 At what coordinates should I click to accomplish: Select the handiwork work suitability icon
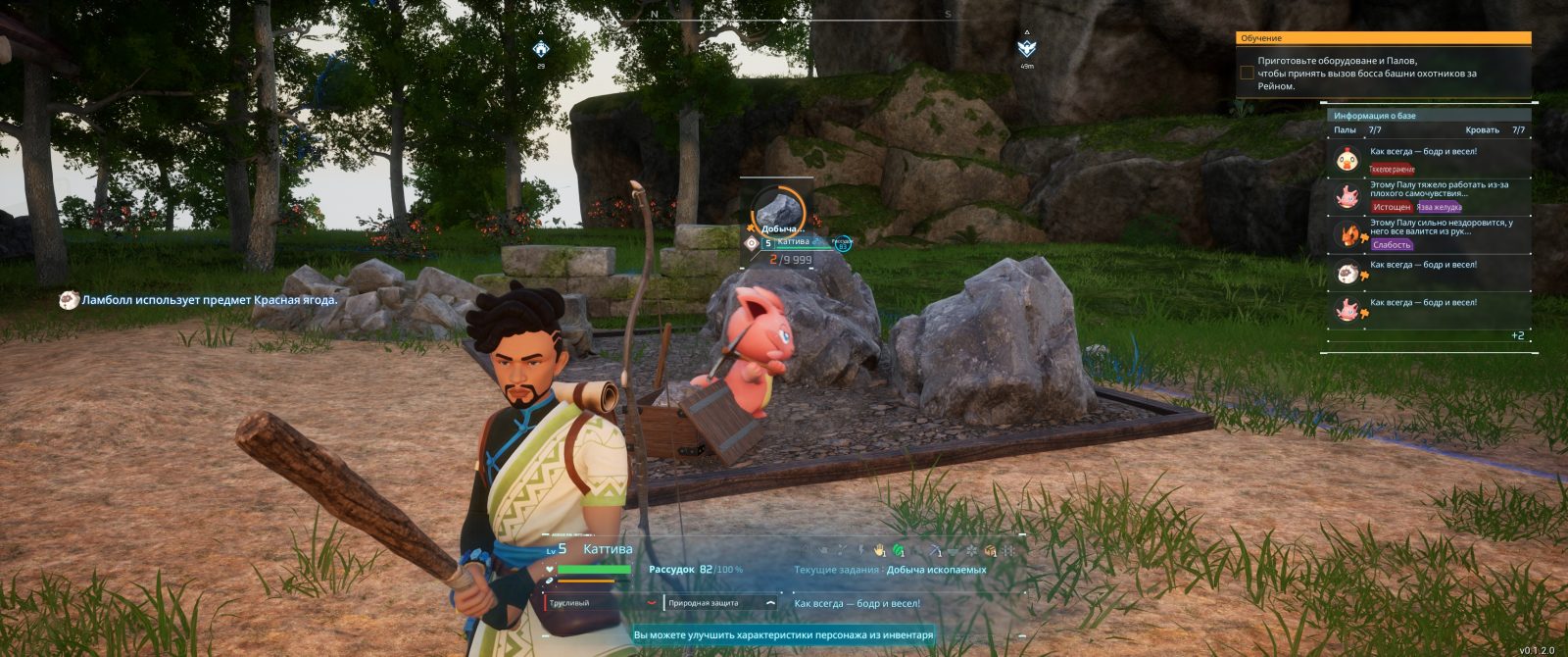880,550
